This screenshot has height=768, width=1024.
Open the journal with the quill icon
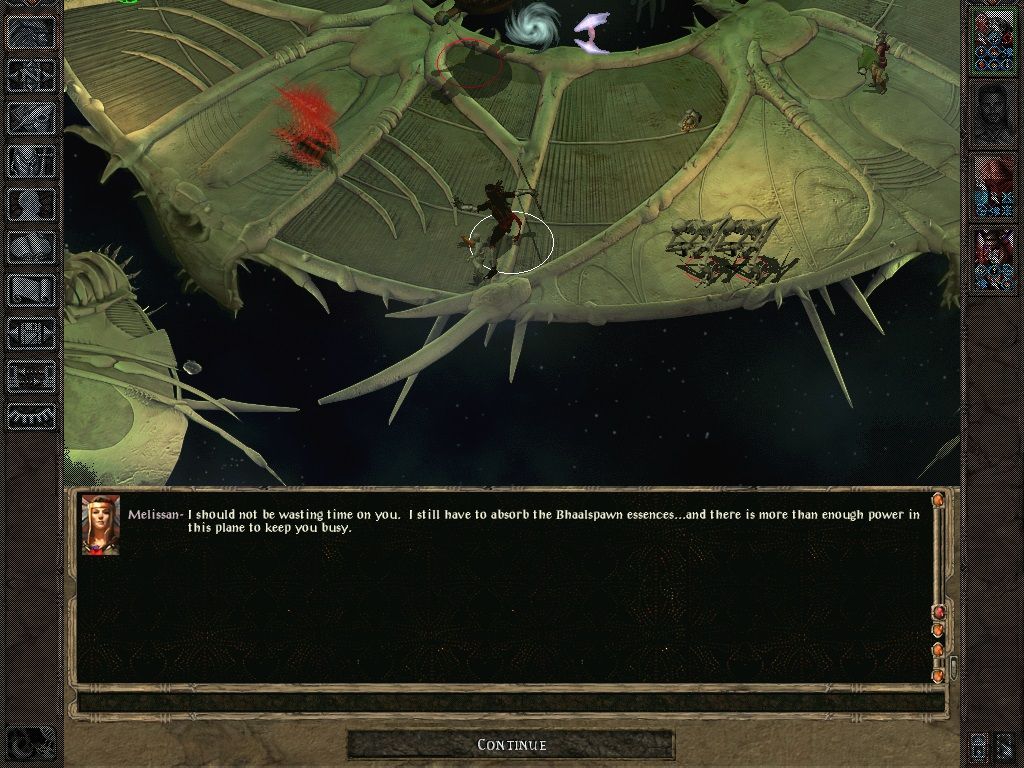click(x=32, y=117)
